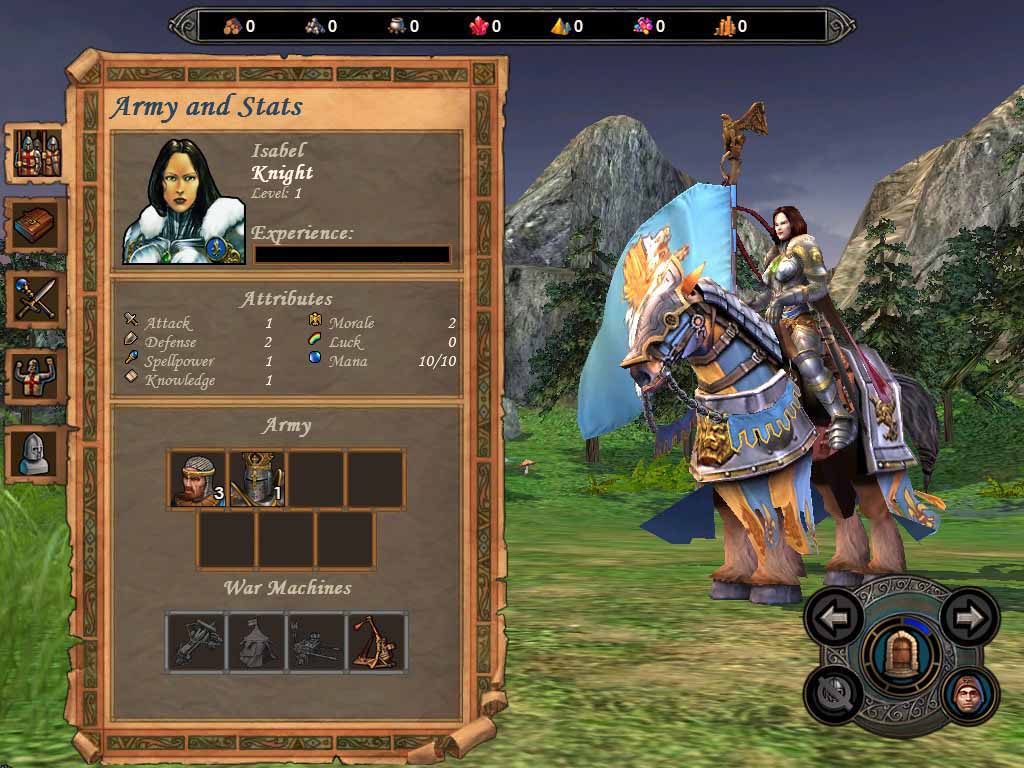Viewport: 1024px width, 768px height.
Task: Select the stack of 3 chainmail-hooded troops
Action: 197,480
